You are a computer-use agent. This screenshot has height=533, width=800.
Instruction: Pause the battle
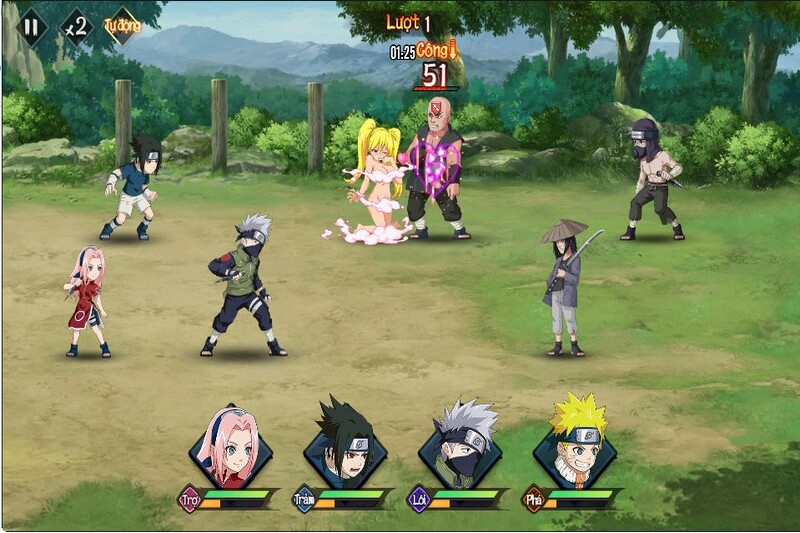point(31,26)
